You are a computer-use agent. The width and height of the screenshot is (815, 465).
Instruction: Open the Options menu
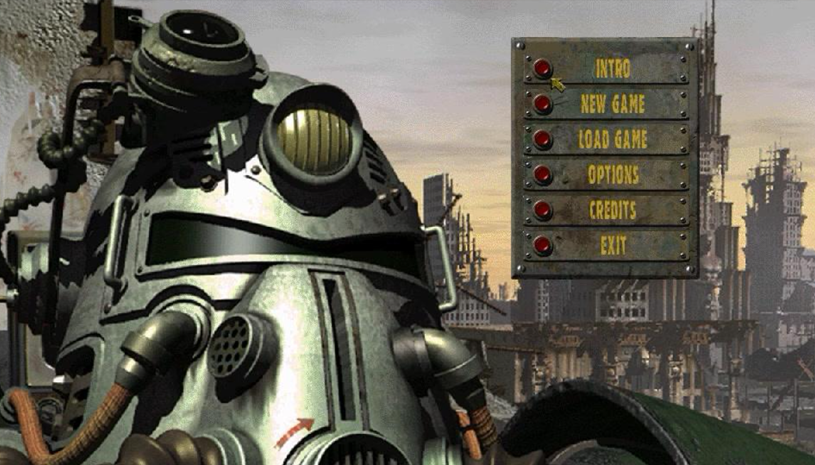(542, 174)
